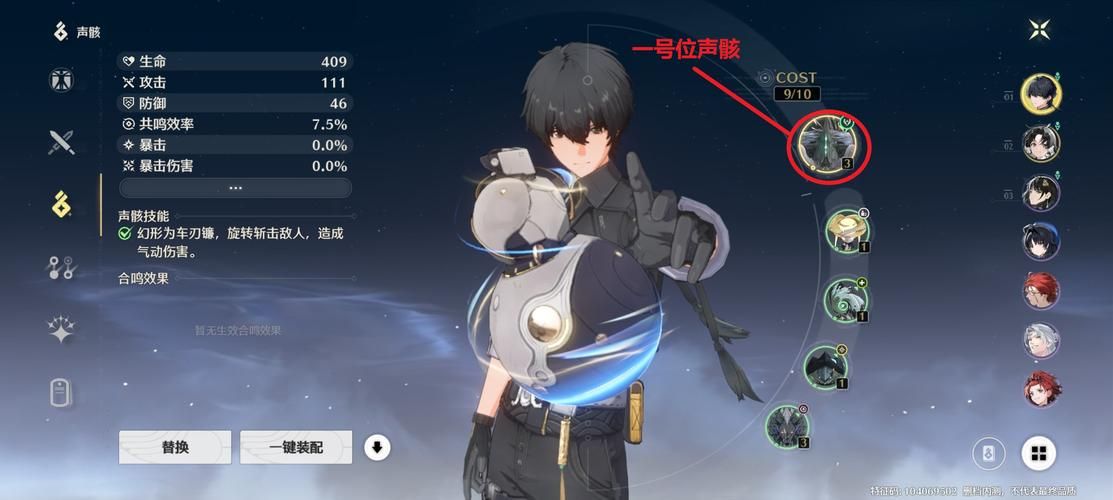
Task: Pick the character portrait numbered 03
Action: (x=1041, y=193)
